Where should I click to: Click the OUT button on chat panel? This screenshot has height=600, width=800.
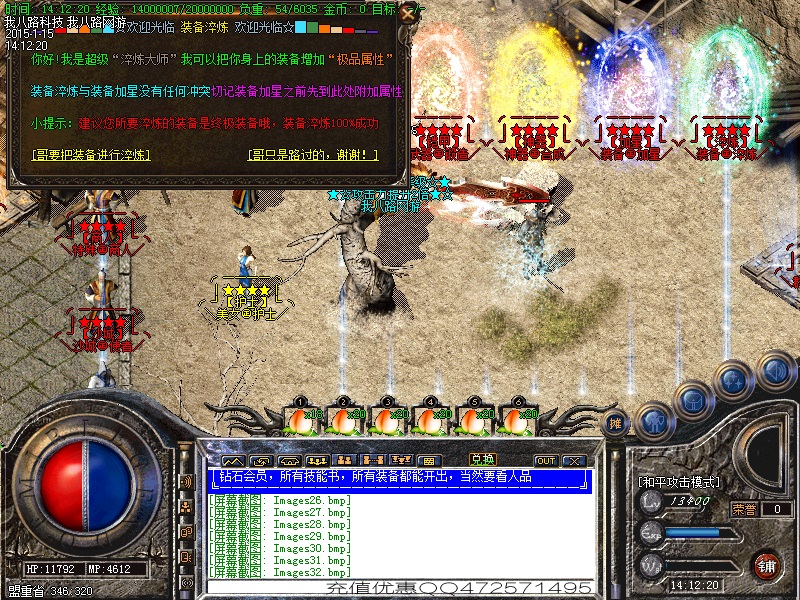tap(545, 461)
